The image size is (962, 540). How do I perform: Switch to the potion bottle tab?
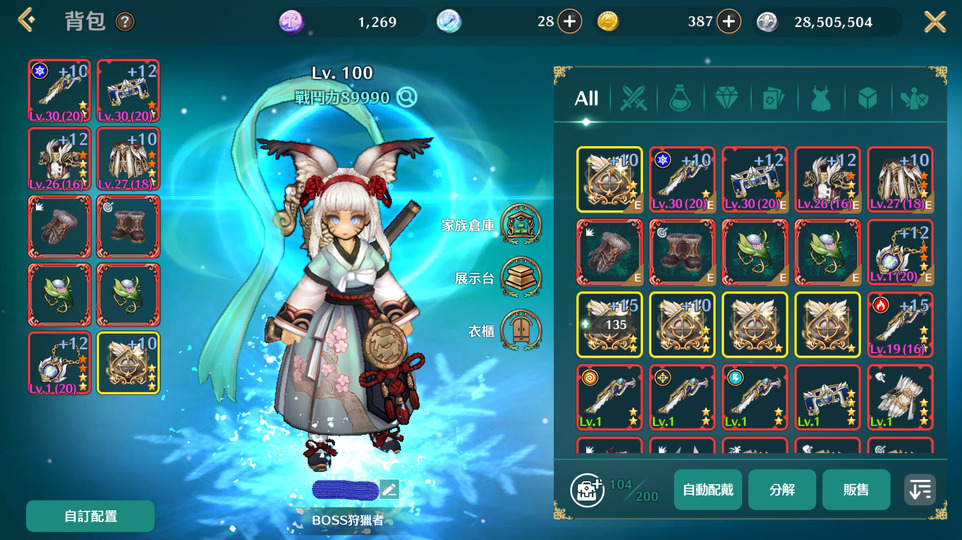pos(680,98)
